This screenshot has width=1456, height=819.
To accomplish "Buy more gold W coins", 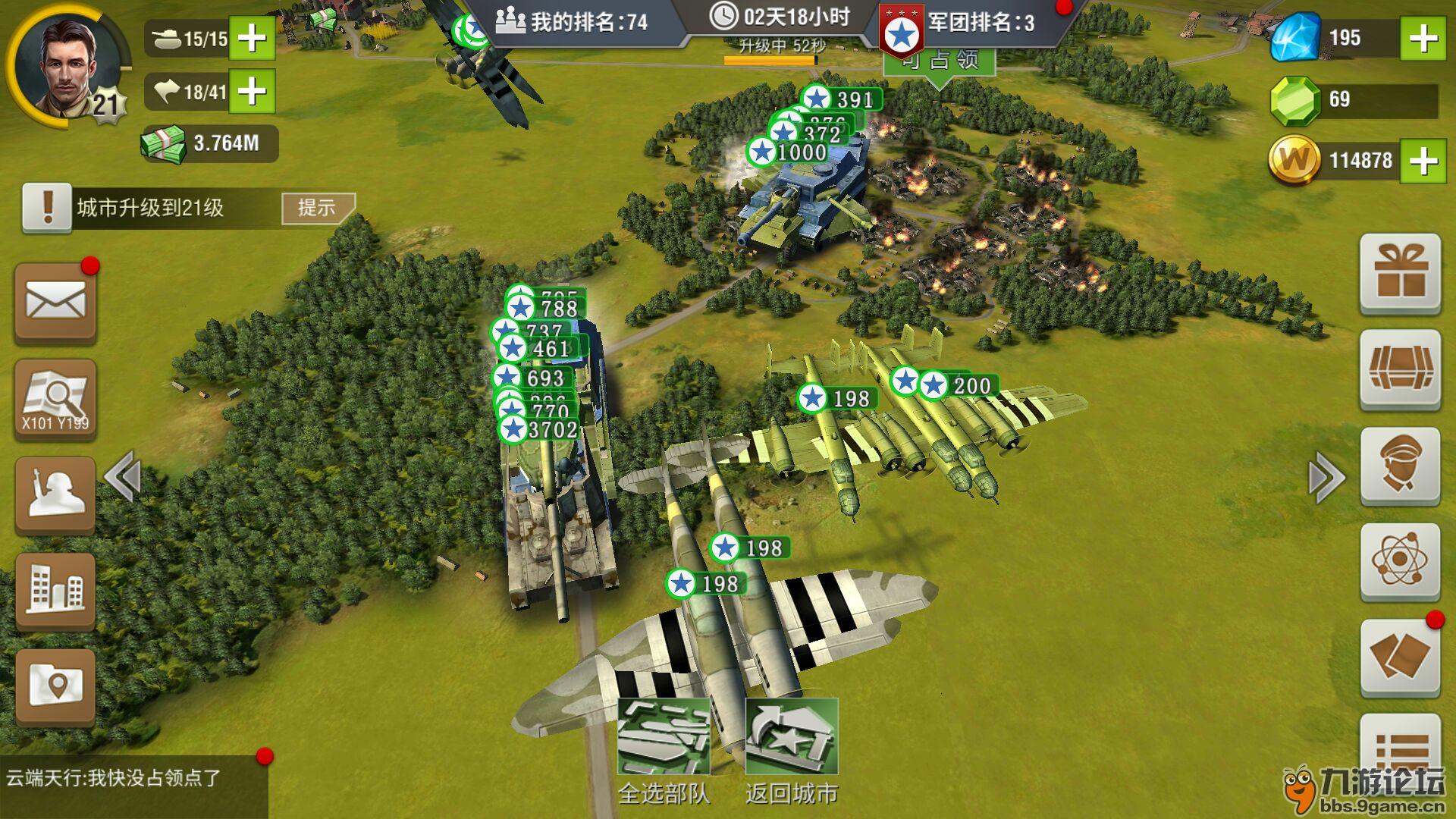I will pos(1423,160).
